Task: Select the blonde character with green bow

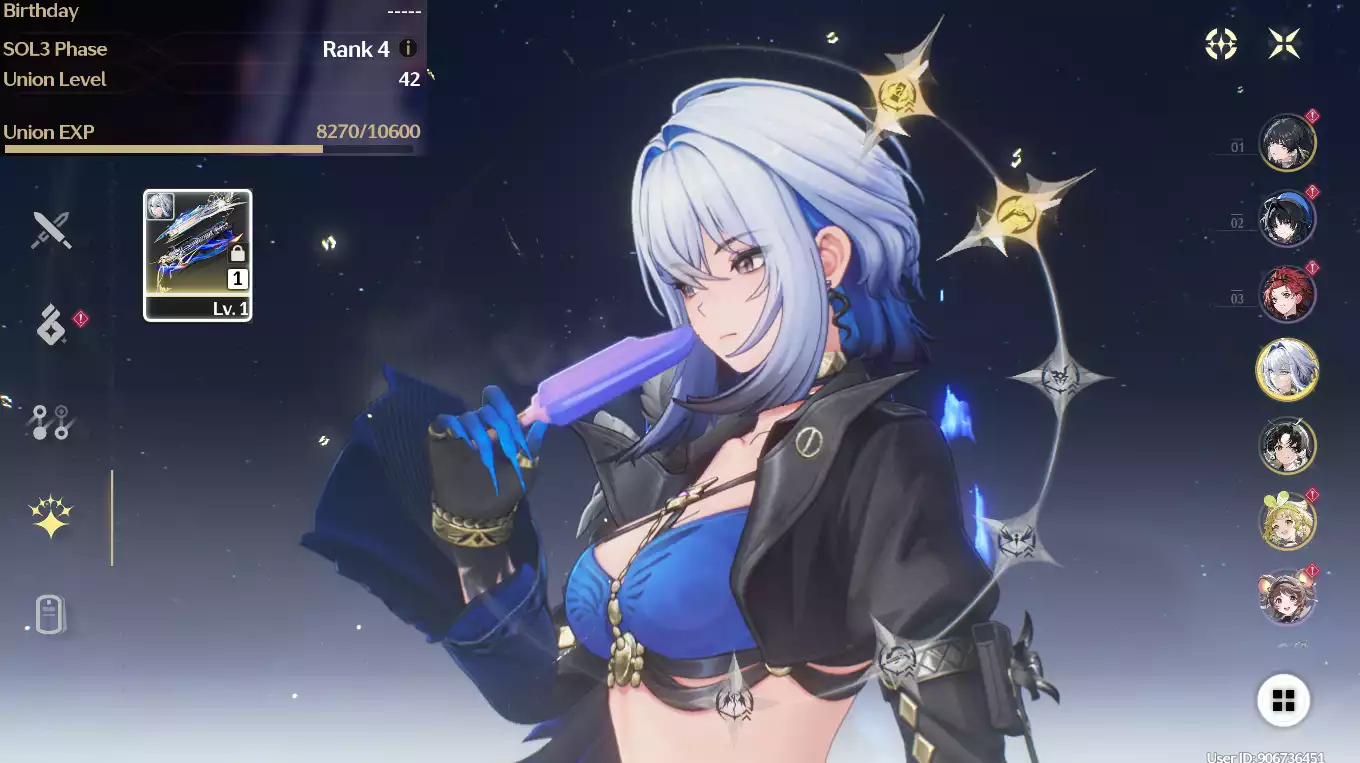Action: 1286,522
